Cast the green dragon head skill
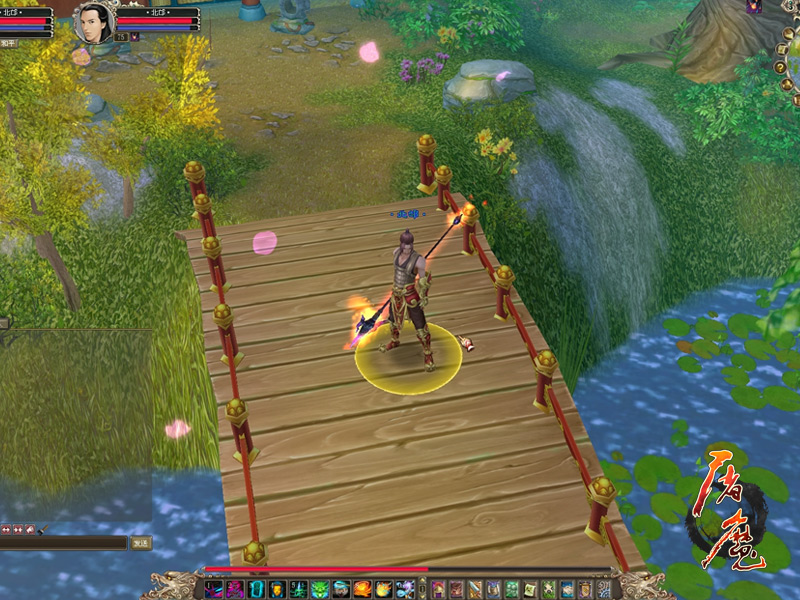 click(320, 589)
